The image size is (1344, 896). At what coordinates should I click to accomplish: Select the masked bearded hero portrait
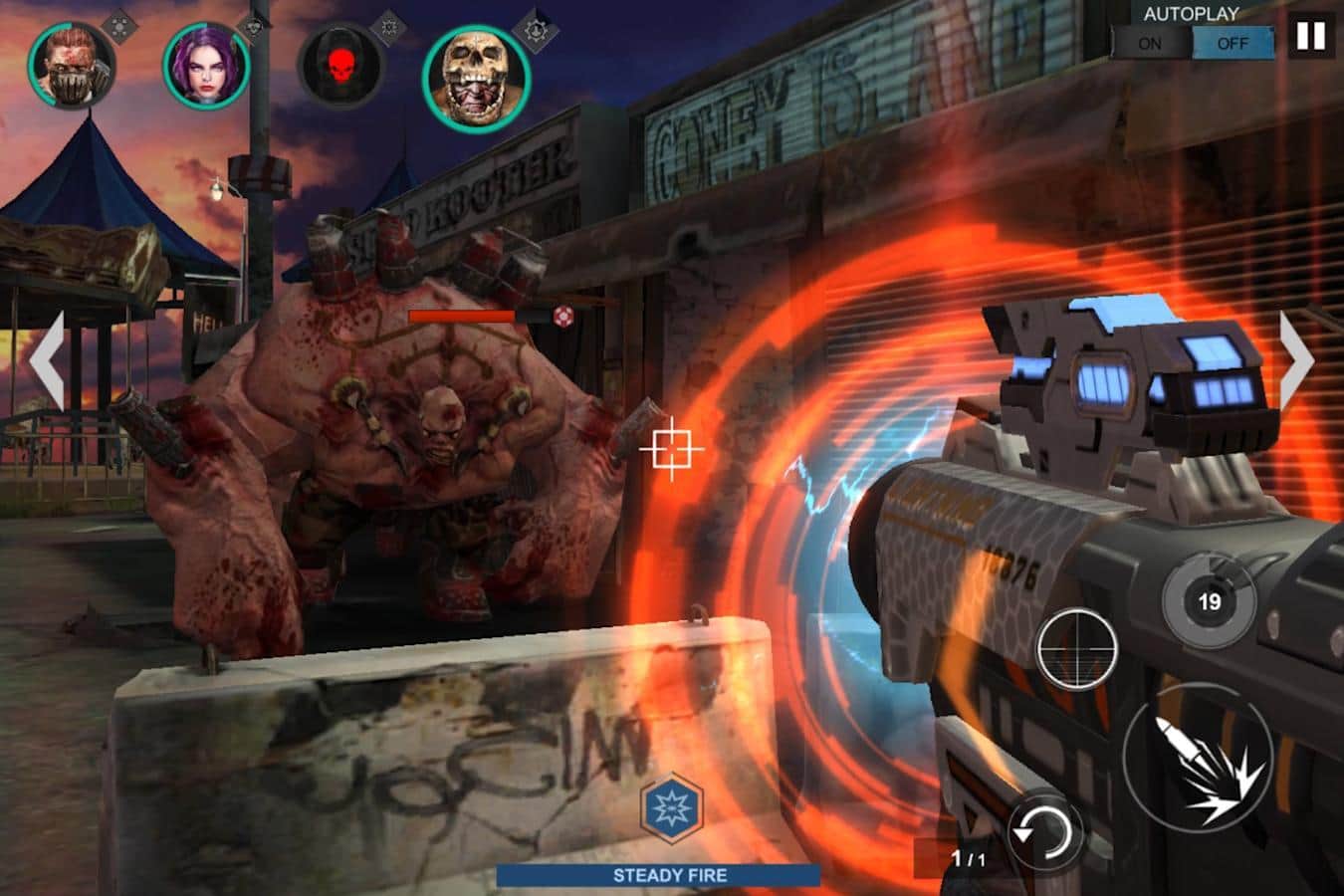pos(72,66)
